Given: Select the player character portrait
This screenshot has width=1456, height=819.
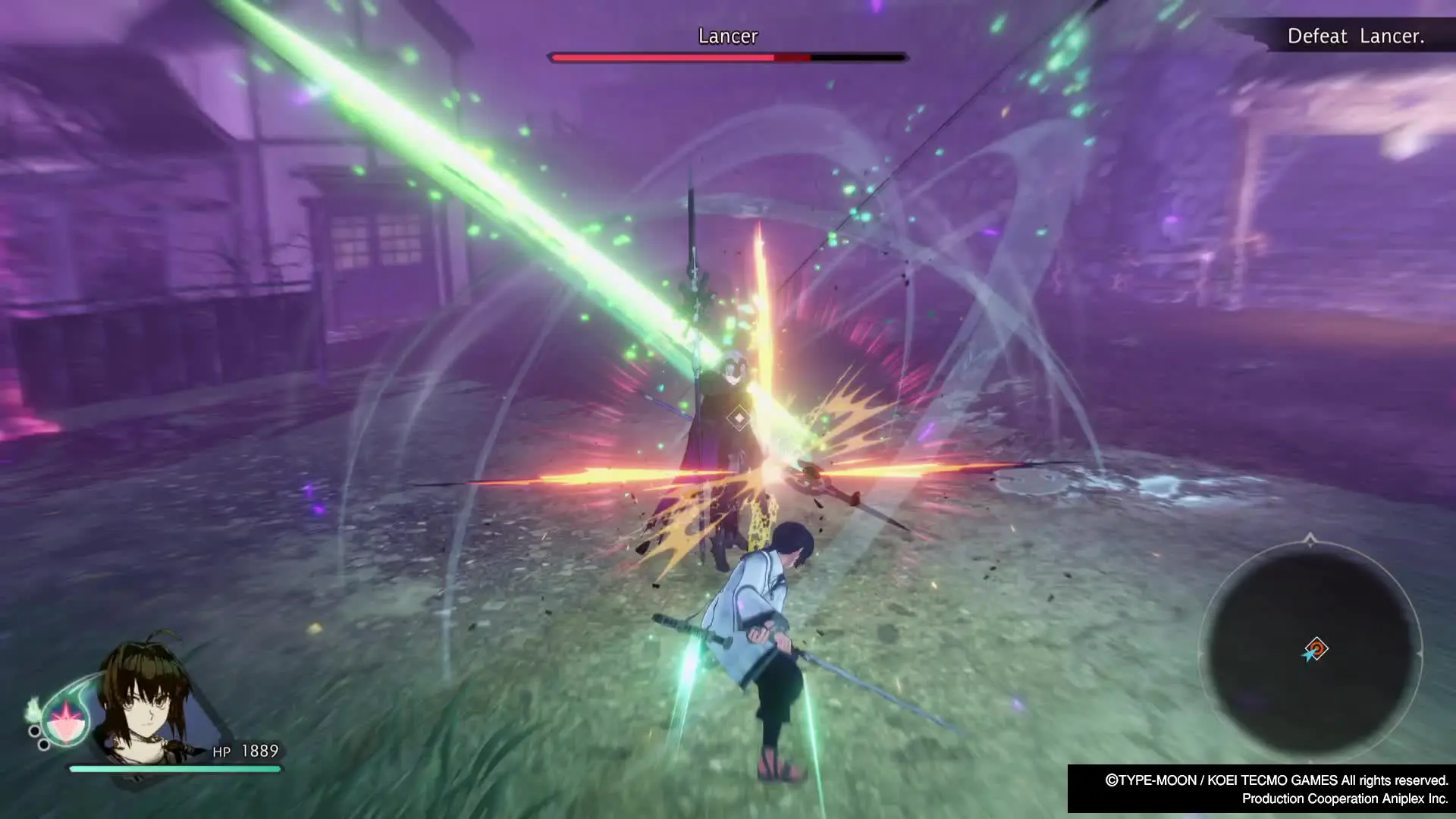Looking at the screenshot, I should [148, 701].
